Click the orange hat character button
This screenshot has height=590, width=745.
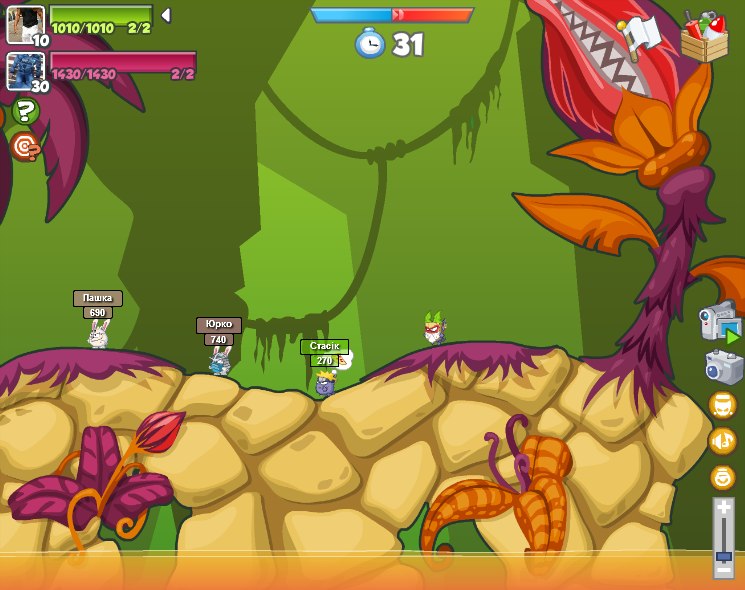722,404
